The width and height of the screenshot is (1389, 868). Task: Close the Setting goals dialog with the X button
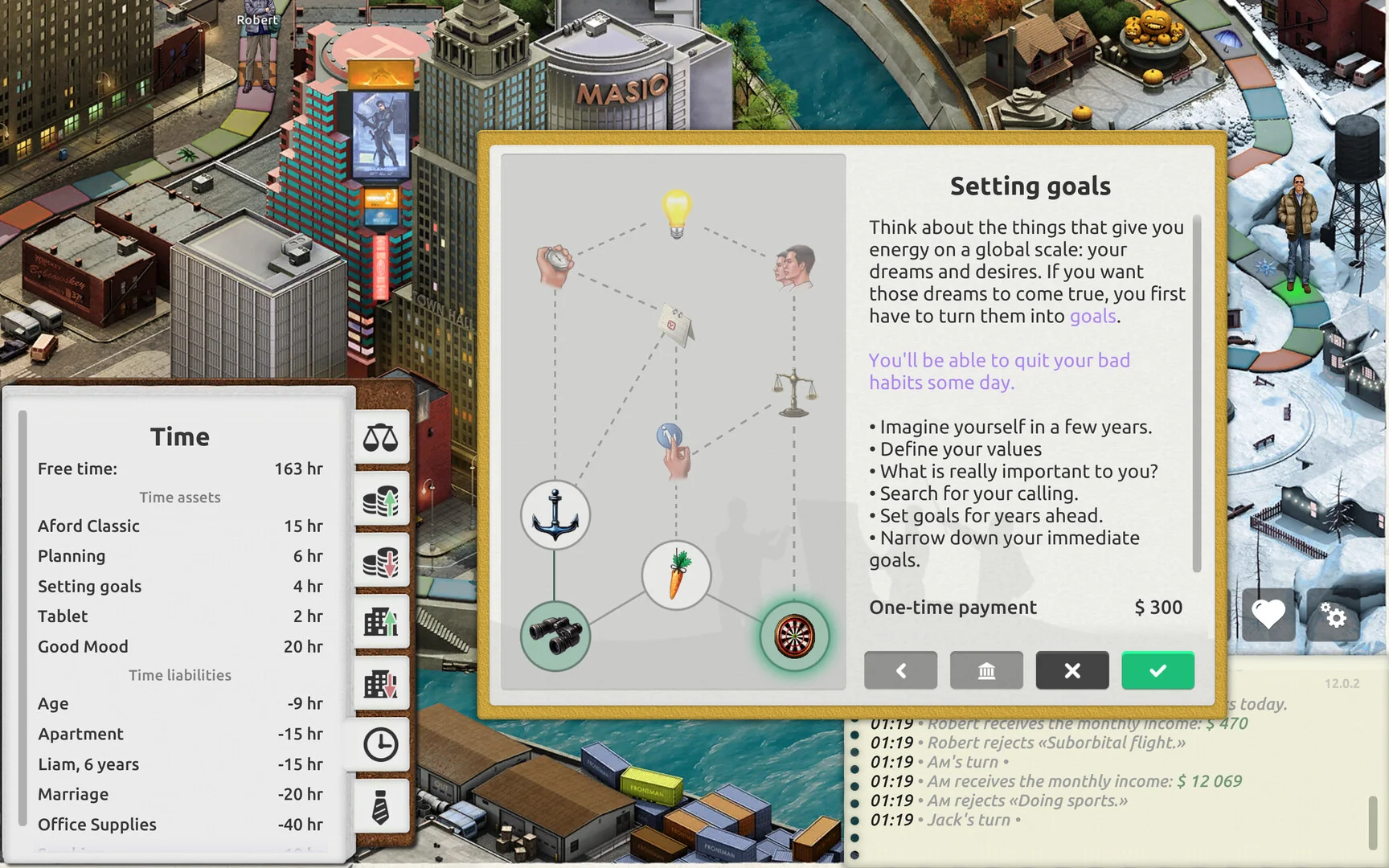(1071, 670)
